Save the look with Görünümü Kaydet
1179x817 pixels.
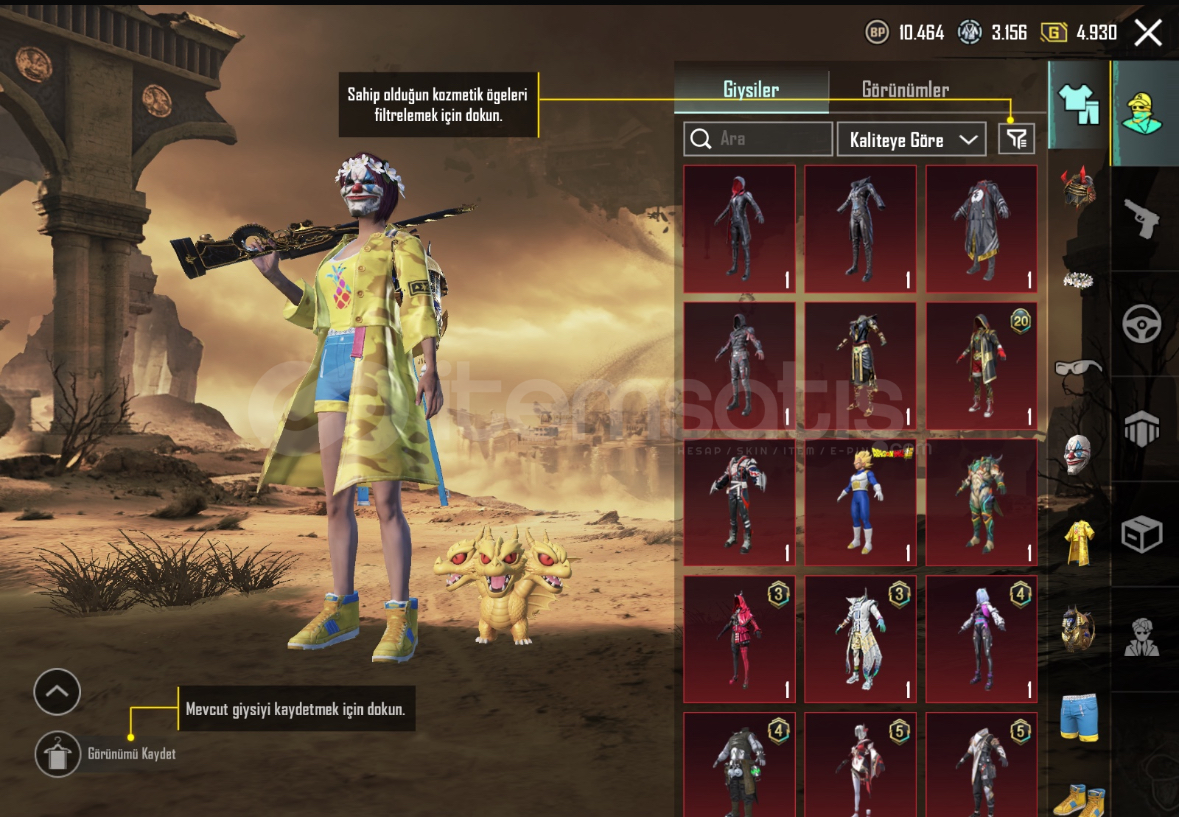pyautogui.click(x=58, y=754)
